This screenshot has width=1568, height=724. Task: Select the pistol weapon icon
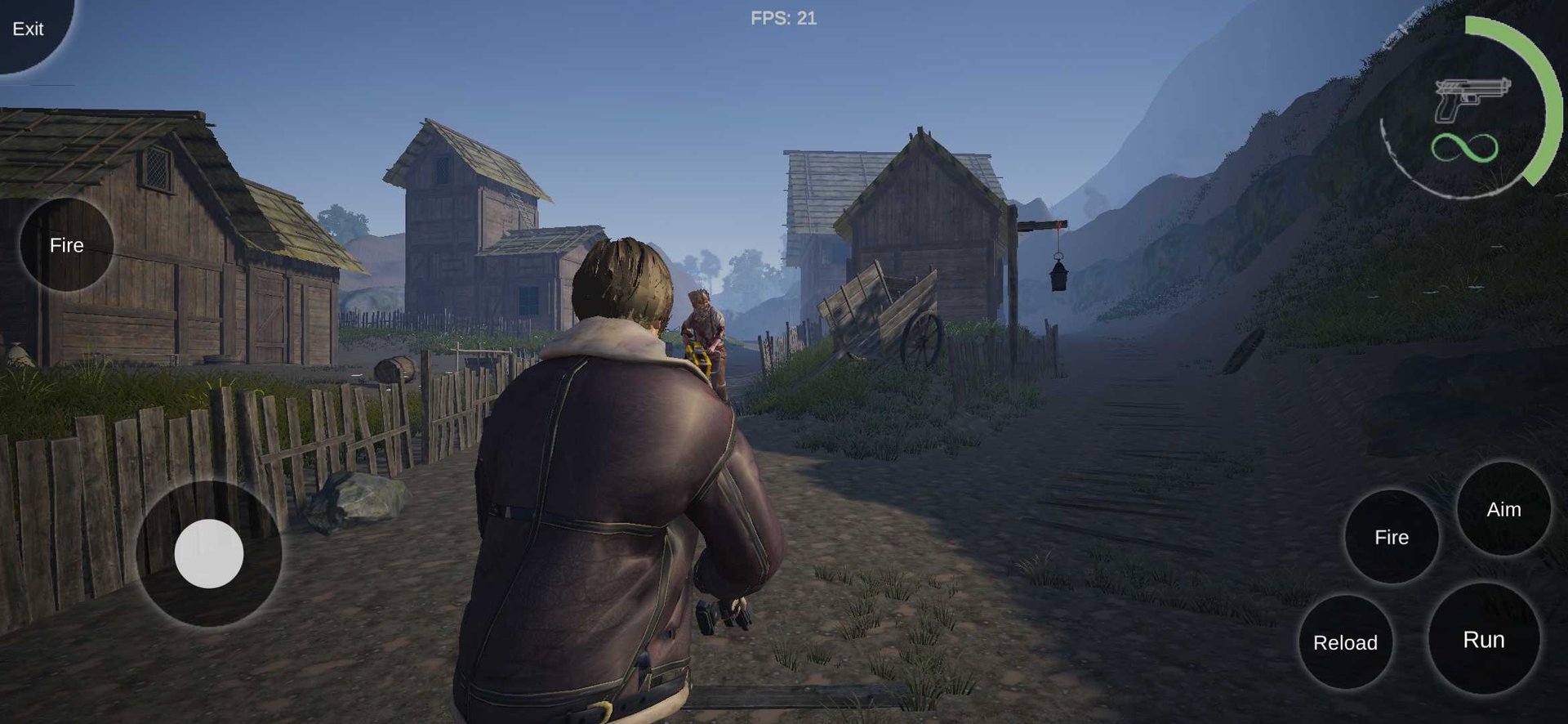(1472, 94)
